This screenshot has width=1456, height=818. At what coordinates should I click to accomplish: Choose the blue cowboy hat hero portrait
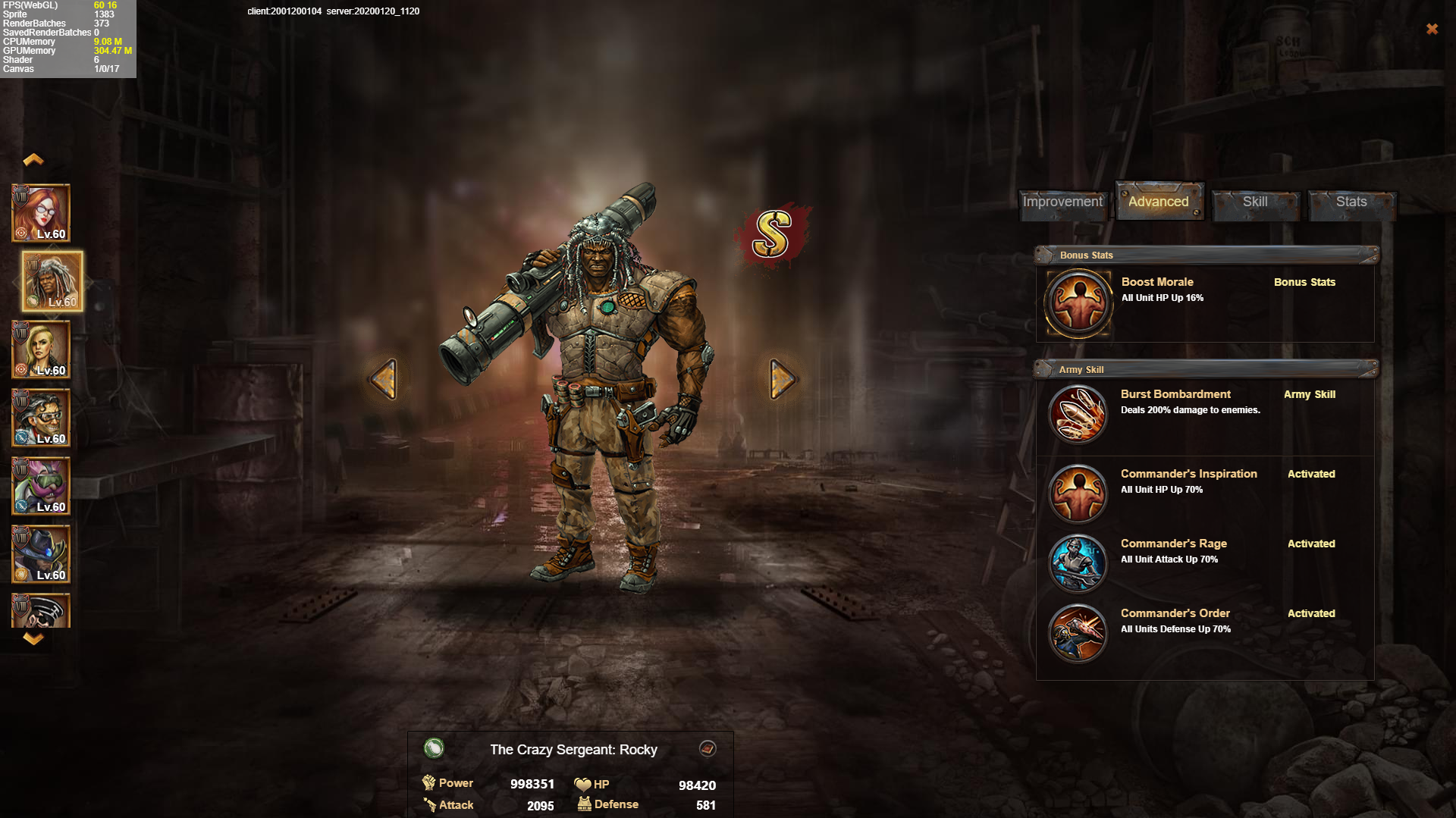pyautogui.click(x=41, y=554)
